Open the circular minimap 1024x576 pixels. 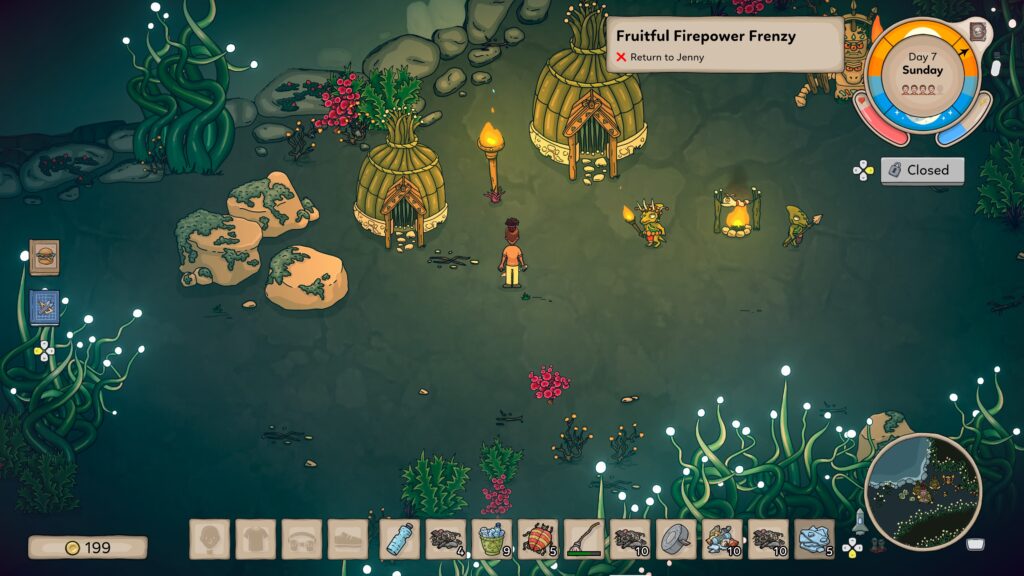[x=922, y=491]
